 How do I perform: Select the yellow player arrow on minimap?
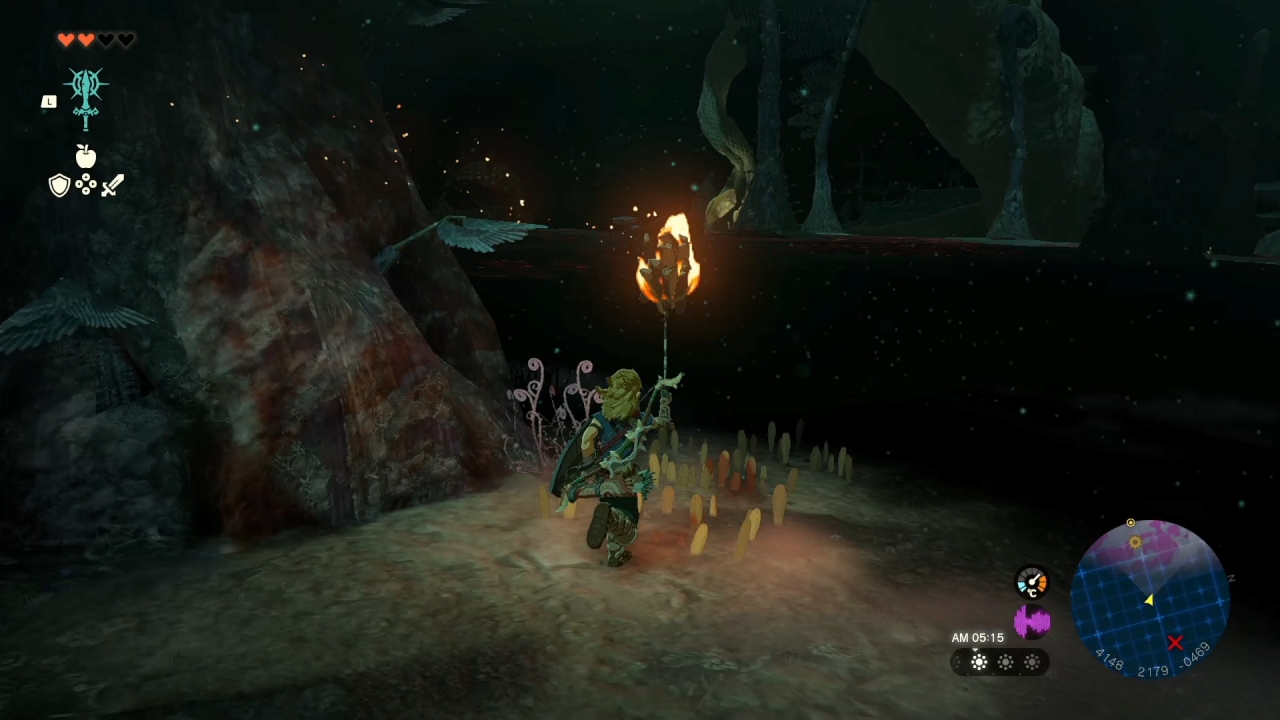click(1149, 599)
